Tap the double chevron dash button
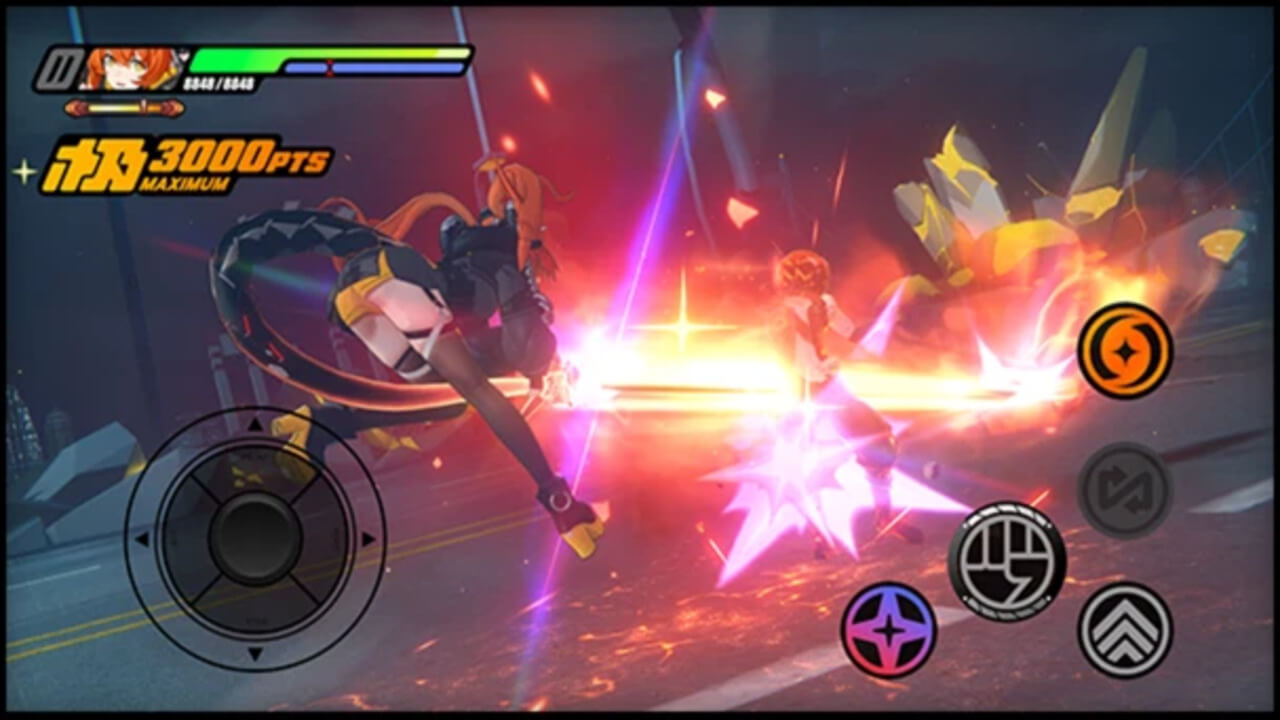The image size is (1280, 720). pos(1125,630)
